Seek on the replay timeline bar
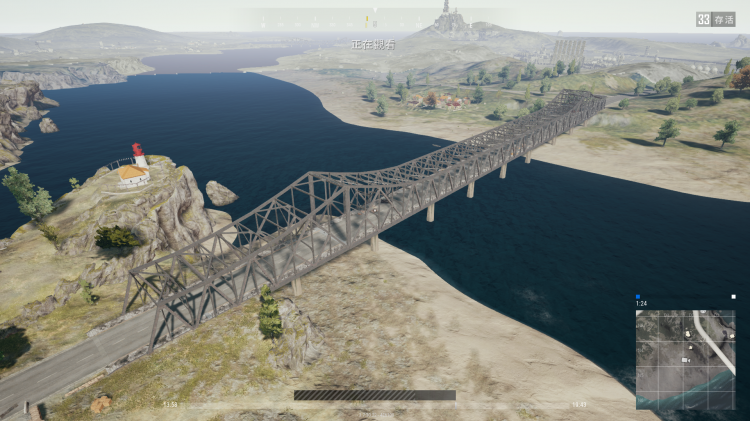 tap(375, 395)
